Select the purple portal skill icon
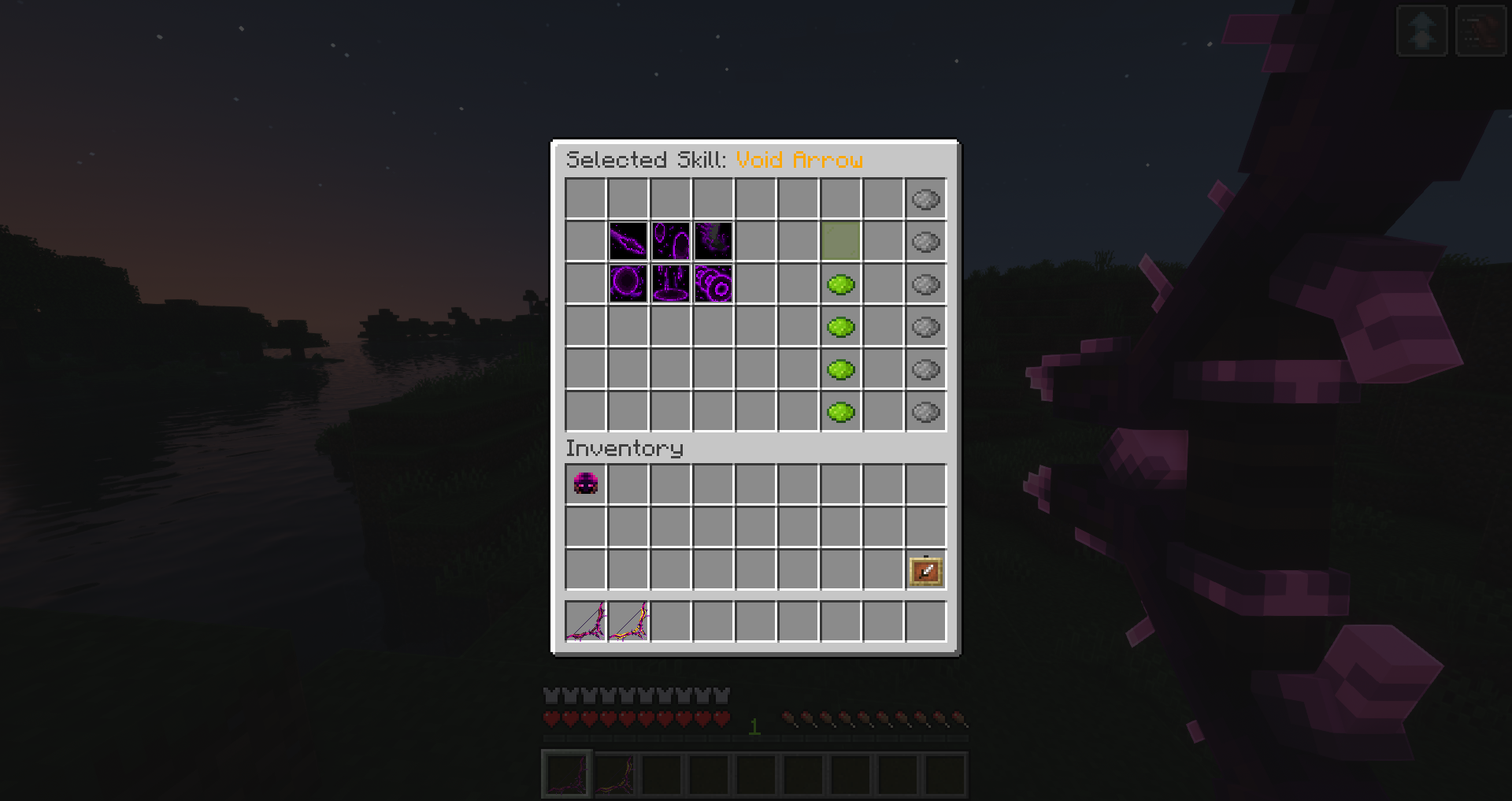The width and height of the screenshot is (1512, 801). pyautogui.click(x=672, y=242)
